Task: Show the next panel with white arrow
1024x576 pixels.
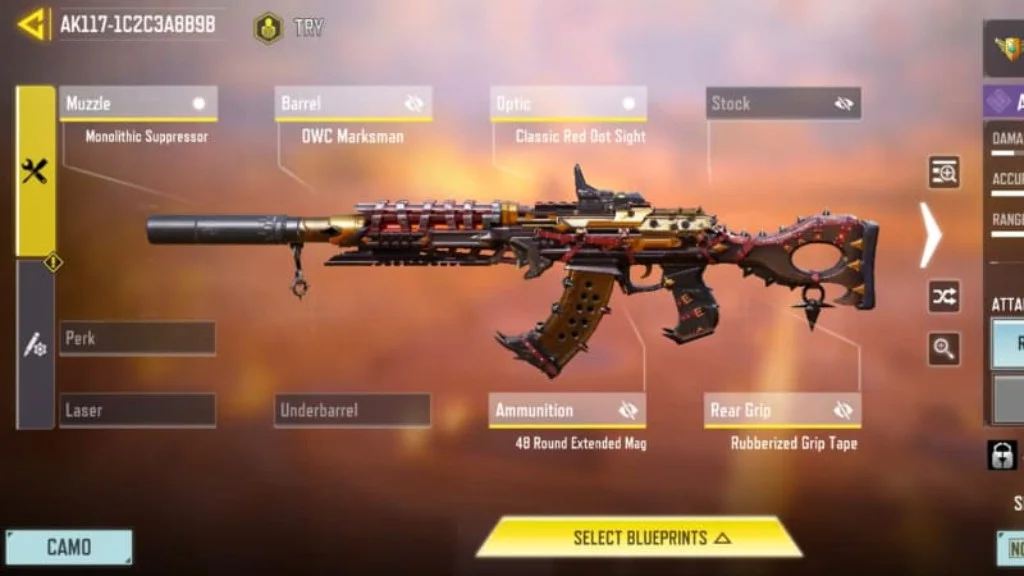Action: point(931,235)
